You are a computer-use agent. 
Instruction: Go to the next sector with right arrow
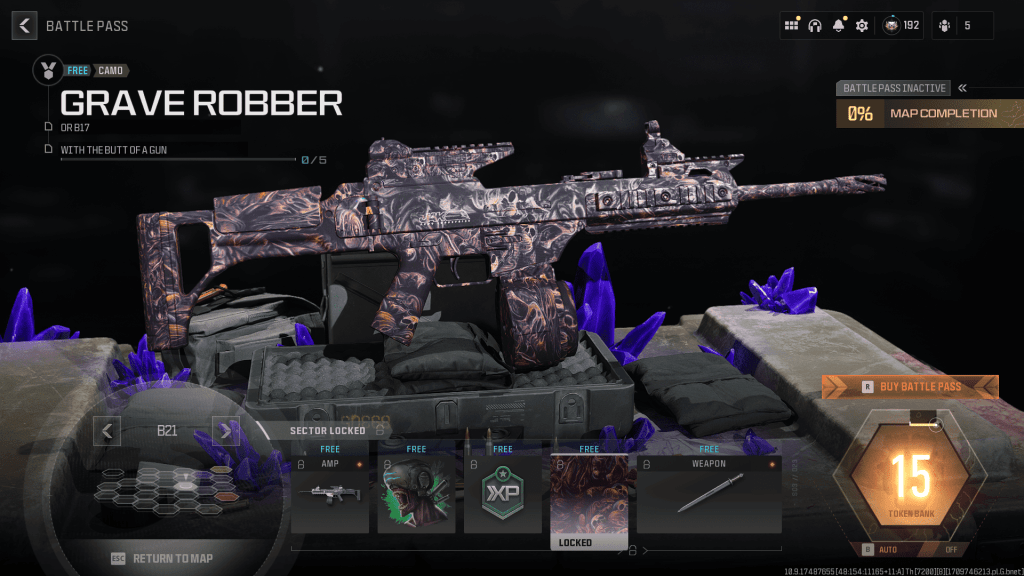pos(226,431)
